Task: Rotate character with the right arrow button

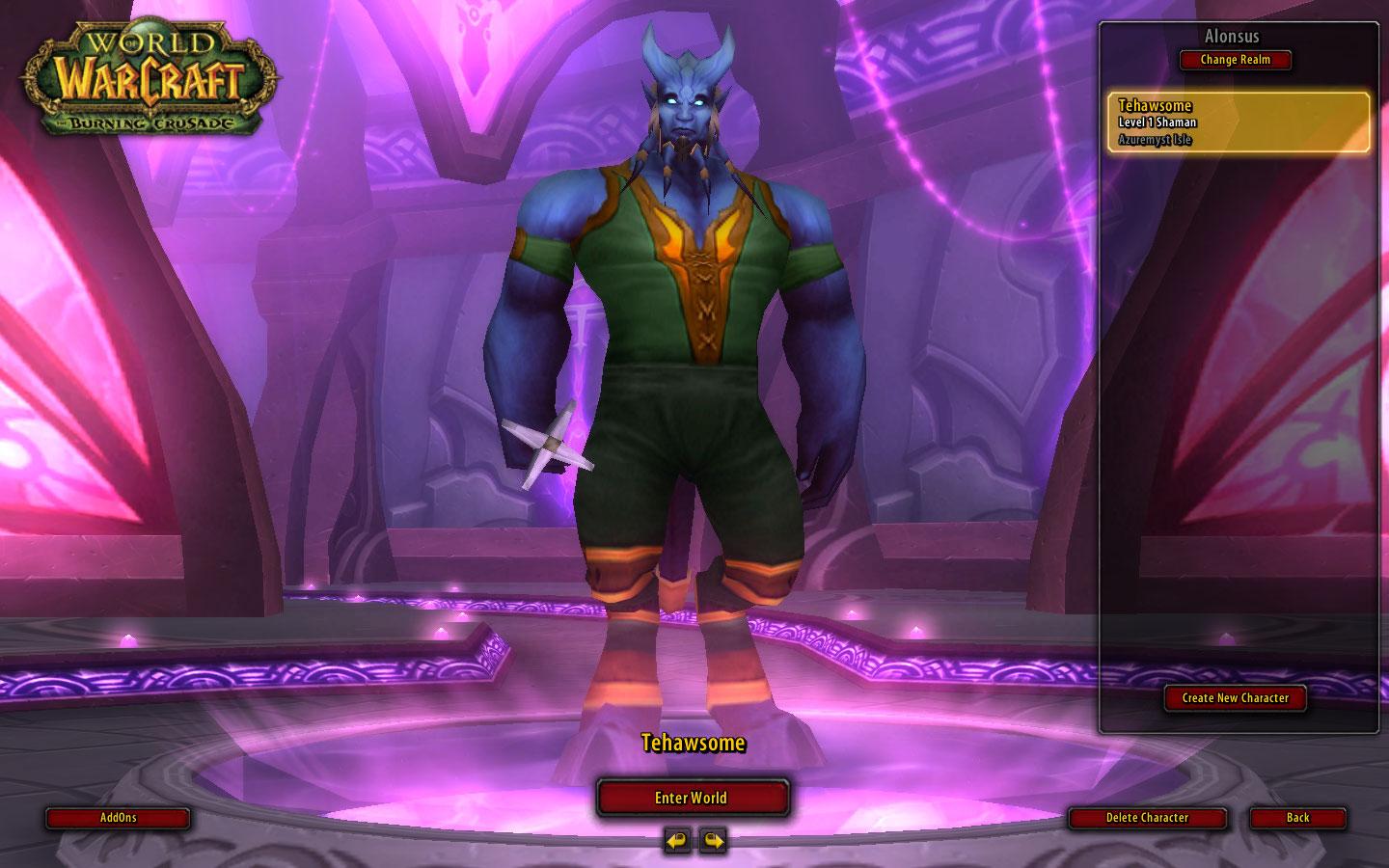Action: [712, 840]
